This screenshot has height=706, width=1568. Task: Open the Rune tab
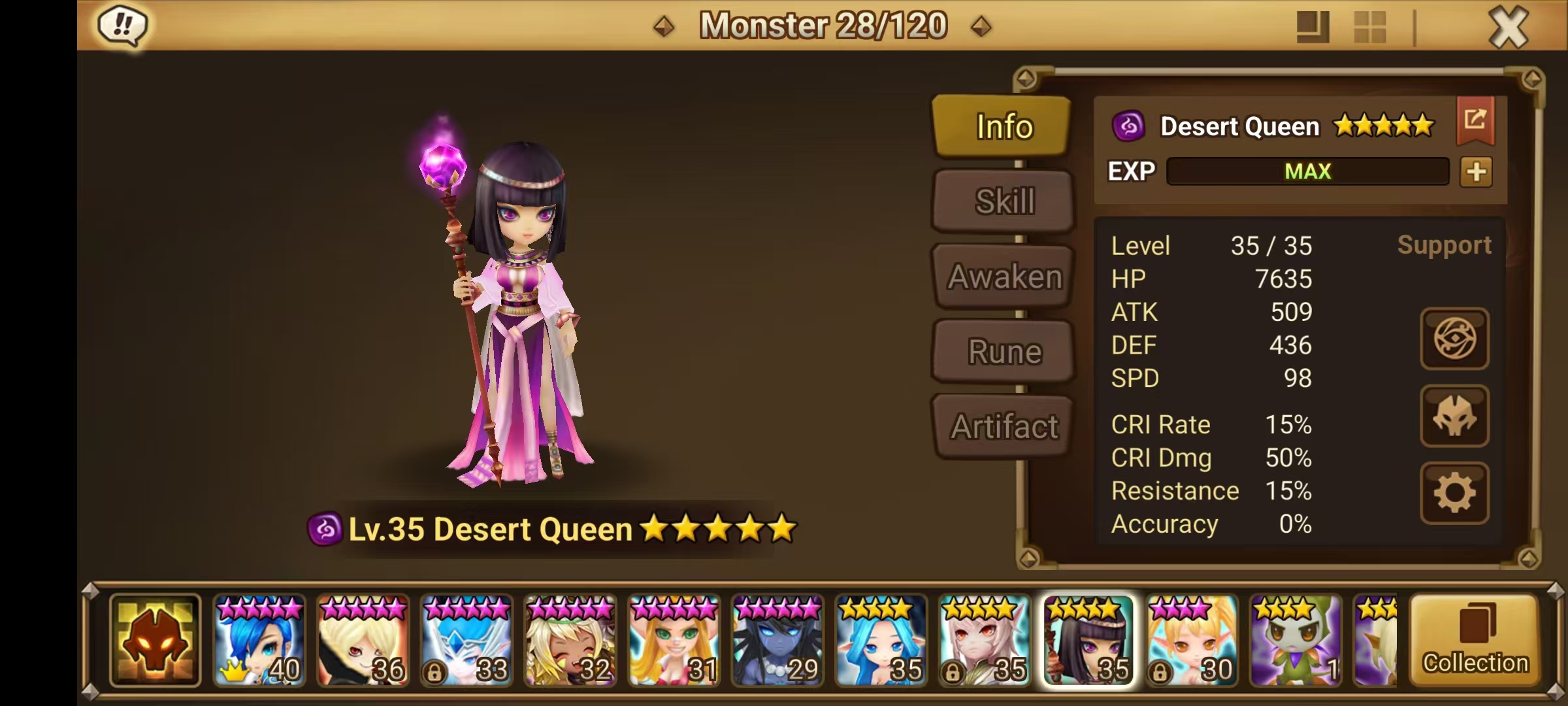[x=1002, y=351]
